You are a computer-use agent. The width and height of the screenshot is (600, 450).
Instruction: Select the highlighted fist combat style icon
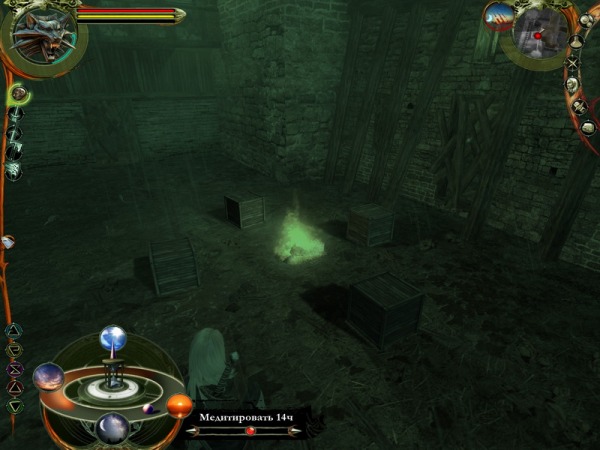click(18, 94)
